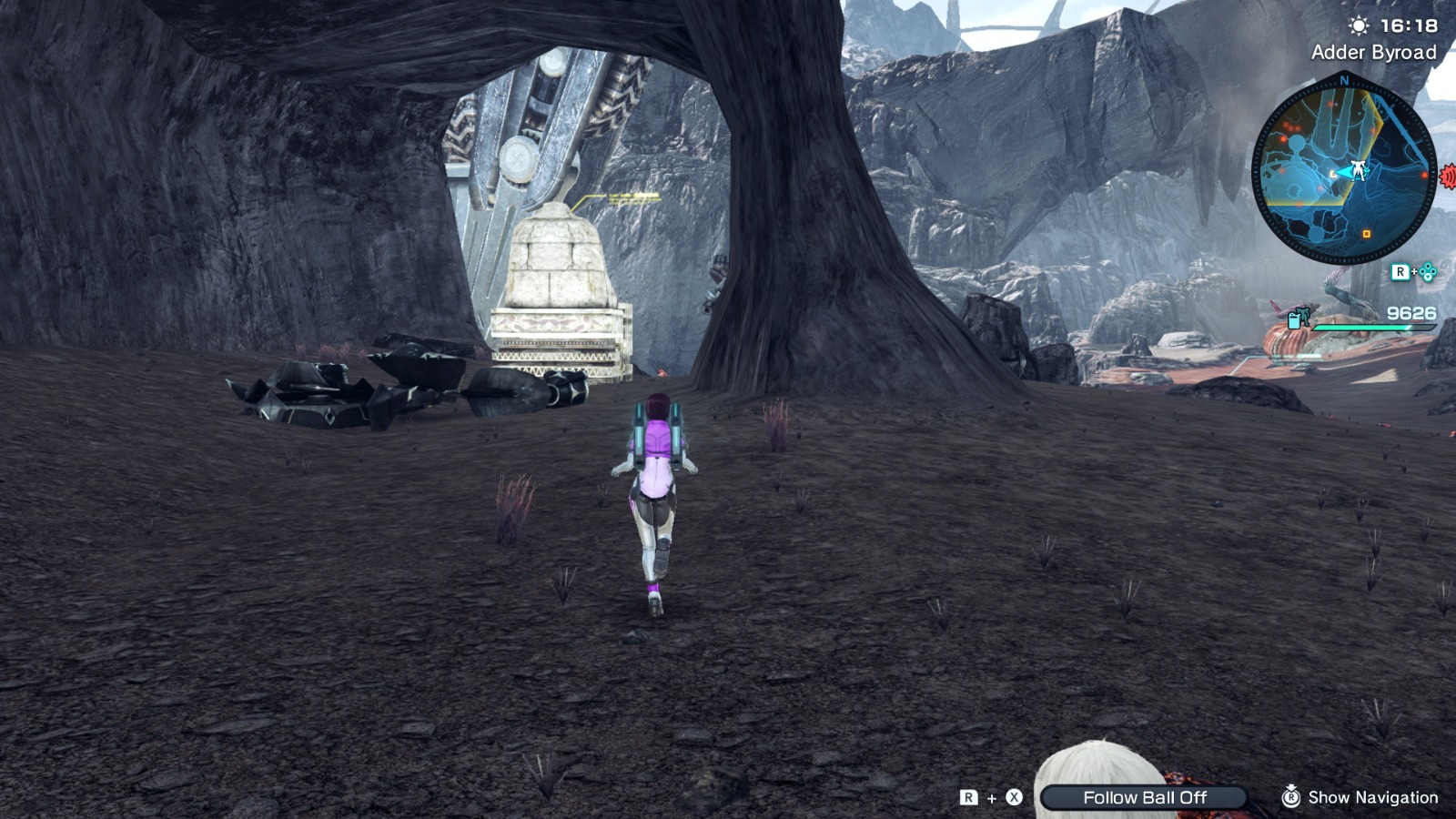
Task: Click the R-stick icon beside Show Navigation
Action: 1291,796
